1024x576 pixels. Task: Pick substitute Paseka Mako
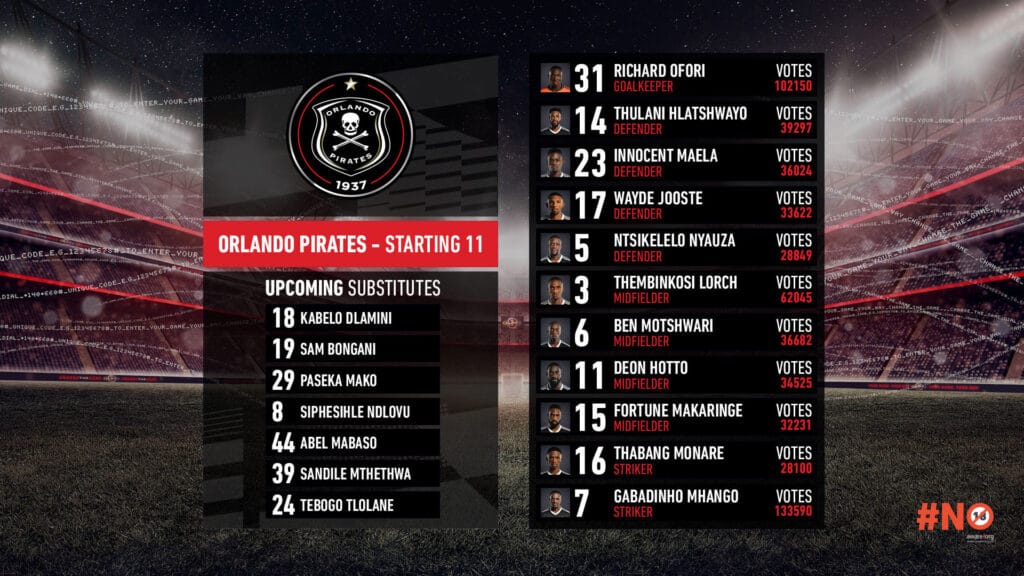click(352, 379)
